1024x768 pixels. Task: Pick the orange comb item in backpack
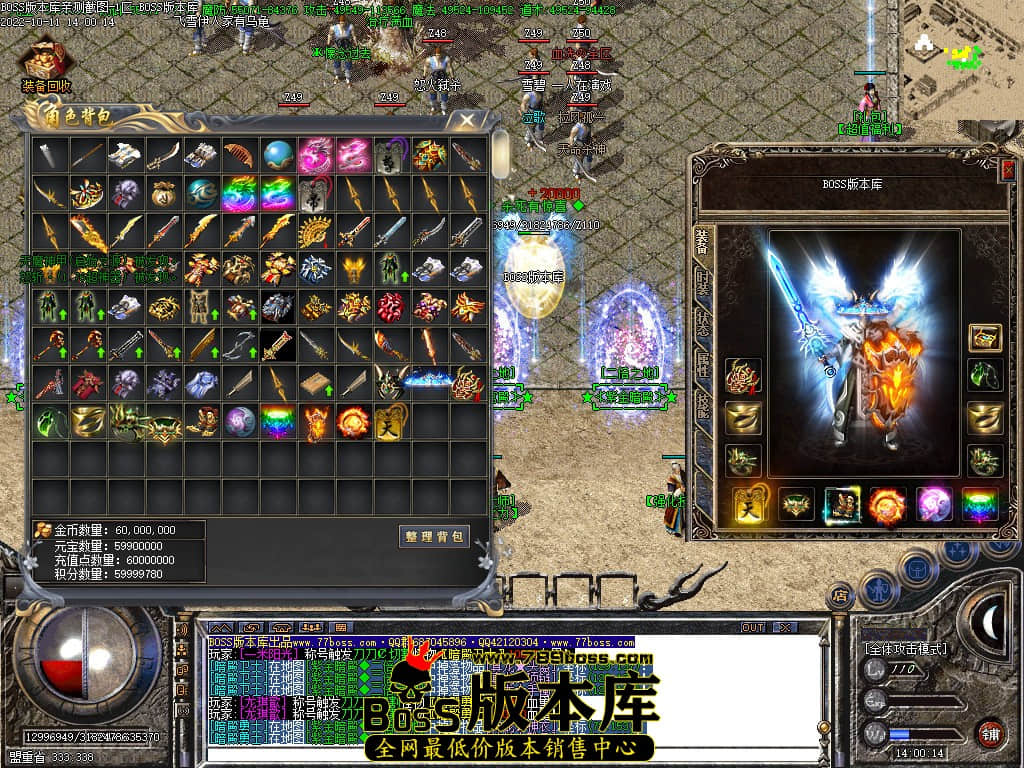240,155
